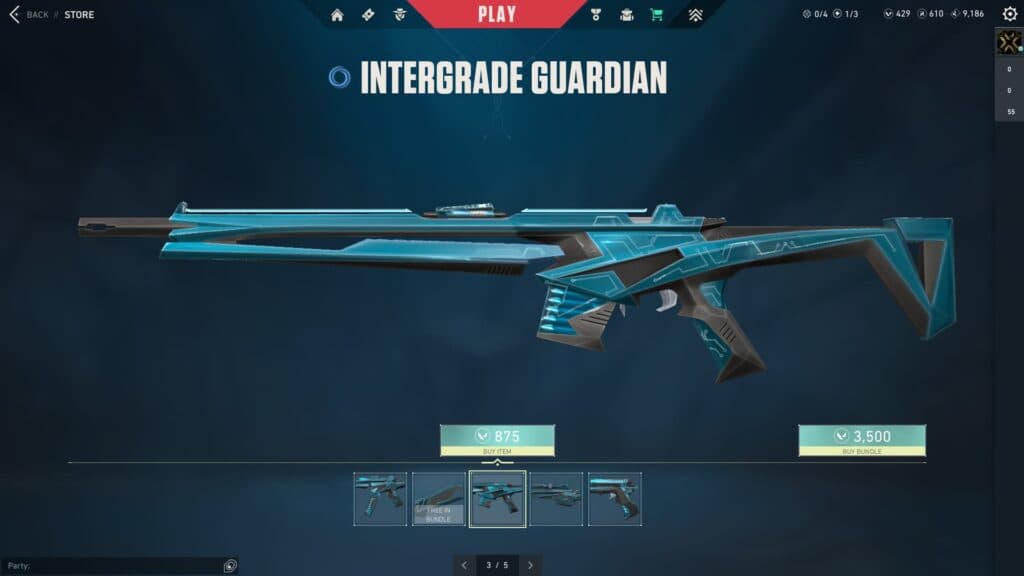The image size is (1024, 576).
Task: Select the submachine gun thumbnail
Action: 380,499
